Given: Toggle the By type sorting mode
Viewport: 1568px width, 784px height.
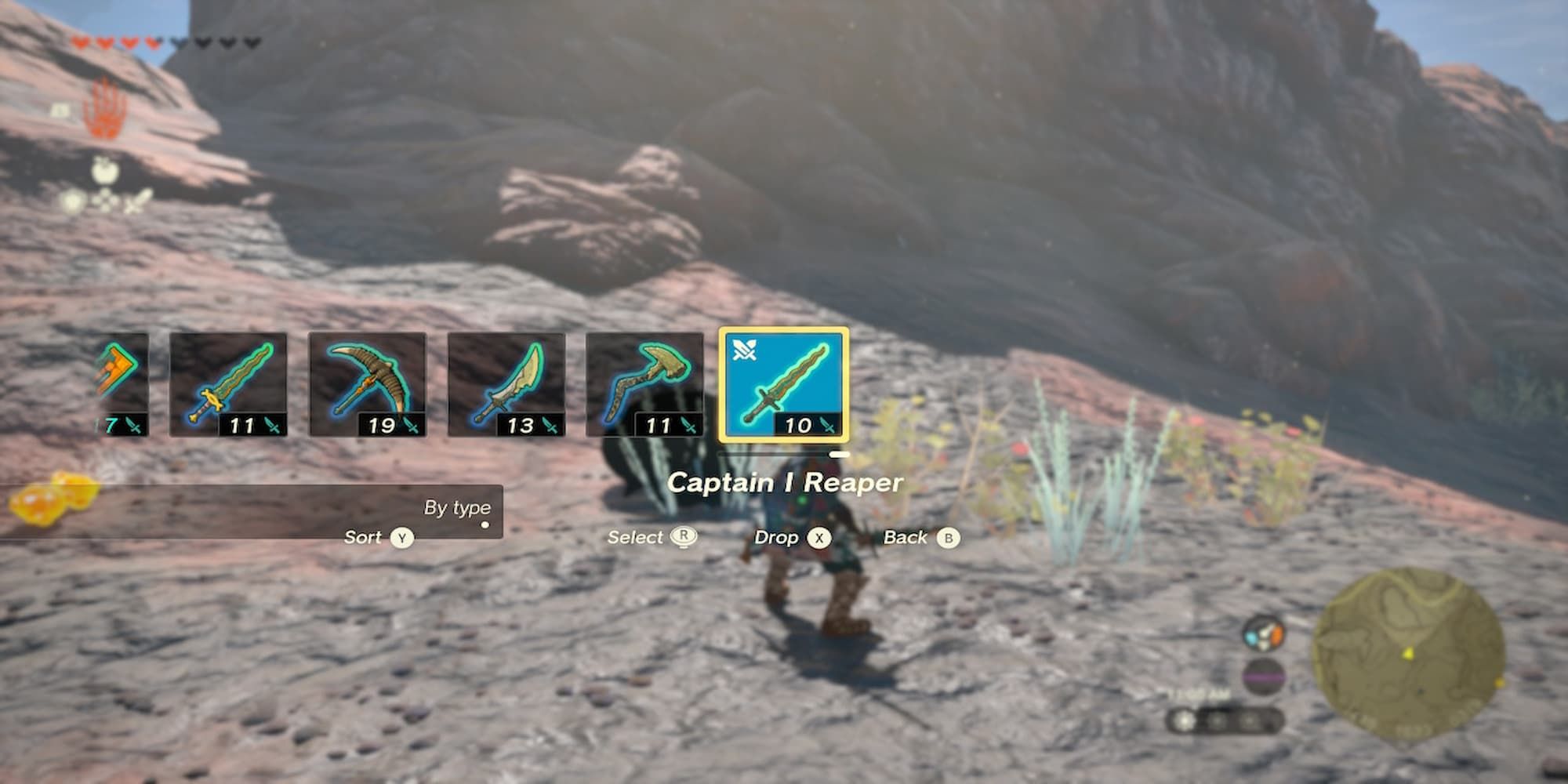Looking at the screenshot, I should (461, 508).
